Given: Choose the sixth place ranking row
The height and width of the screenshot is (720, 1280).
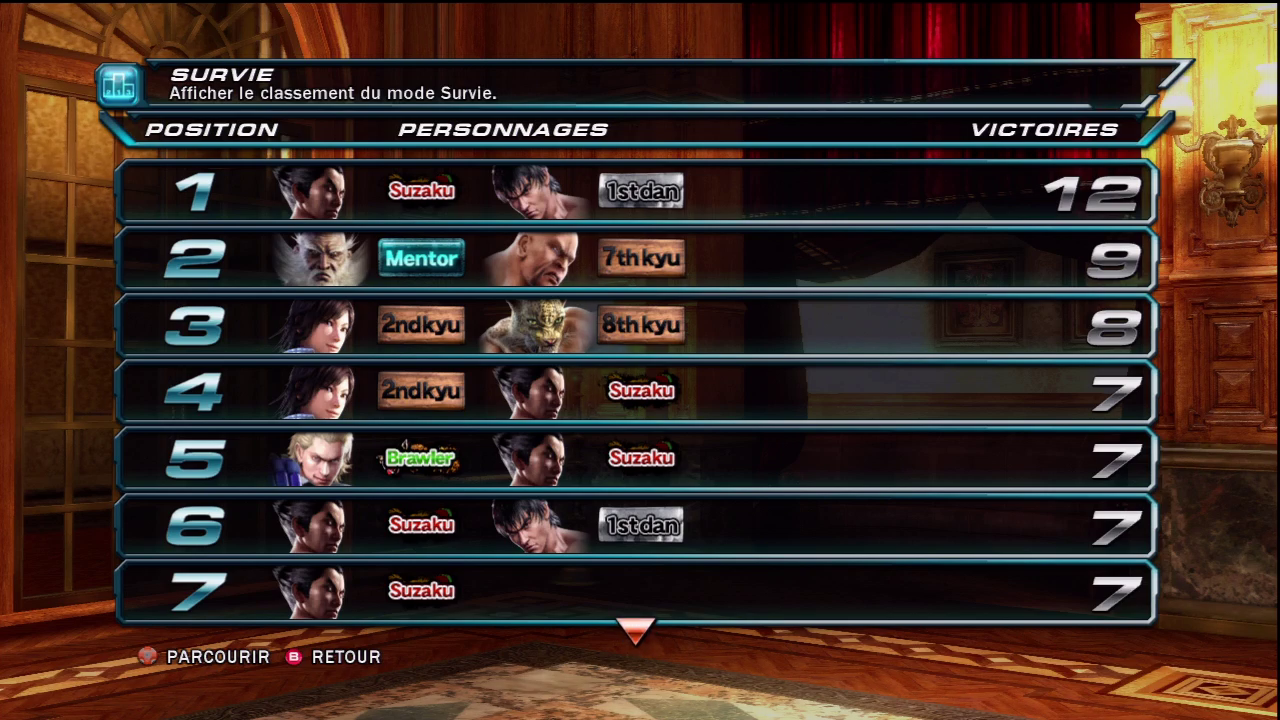Looking at the screenshot, I should pyautogui.click(x=636, y=525).
